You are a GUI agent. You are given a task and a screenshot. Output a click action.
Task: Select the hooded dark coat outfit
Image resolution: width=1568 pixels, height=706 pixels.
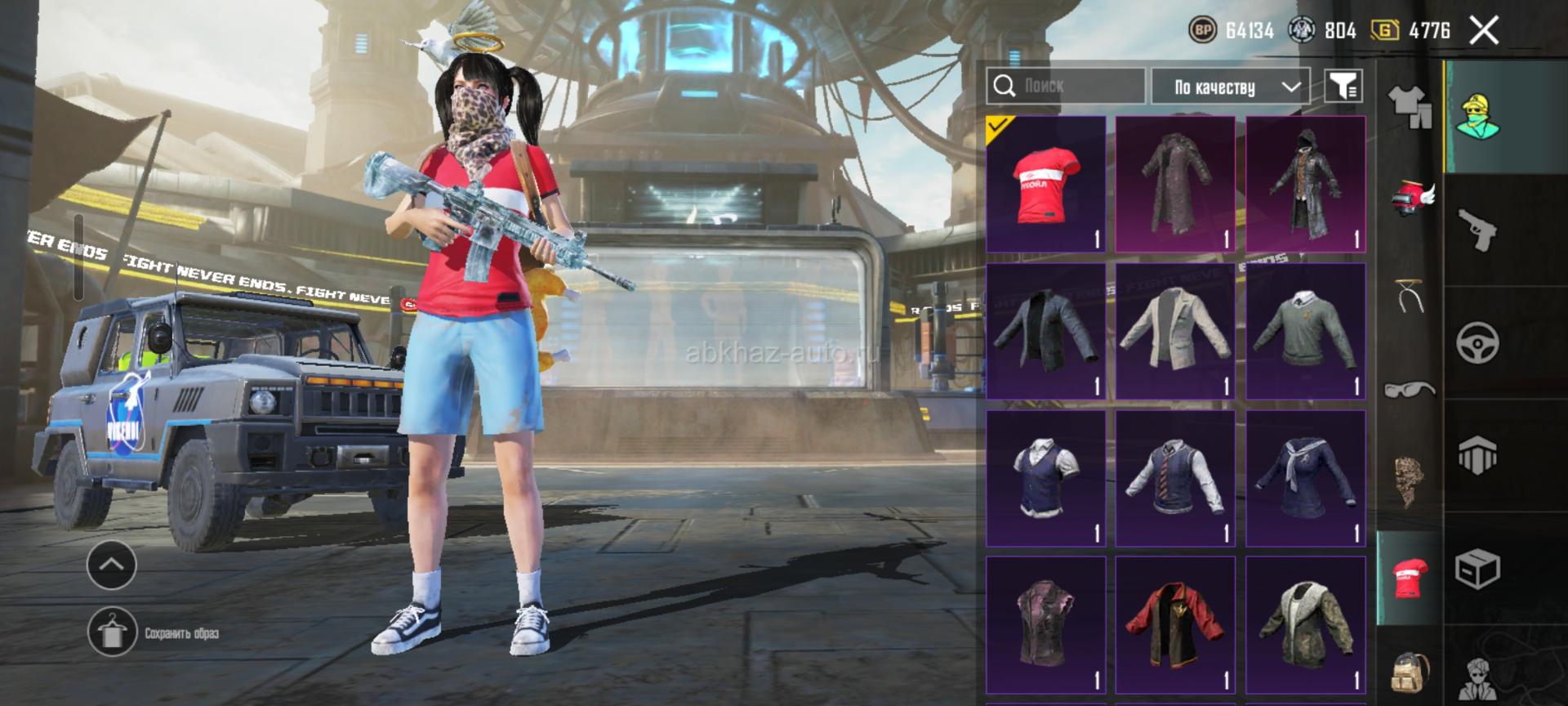(1305, 184)
